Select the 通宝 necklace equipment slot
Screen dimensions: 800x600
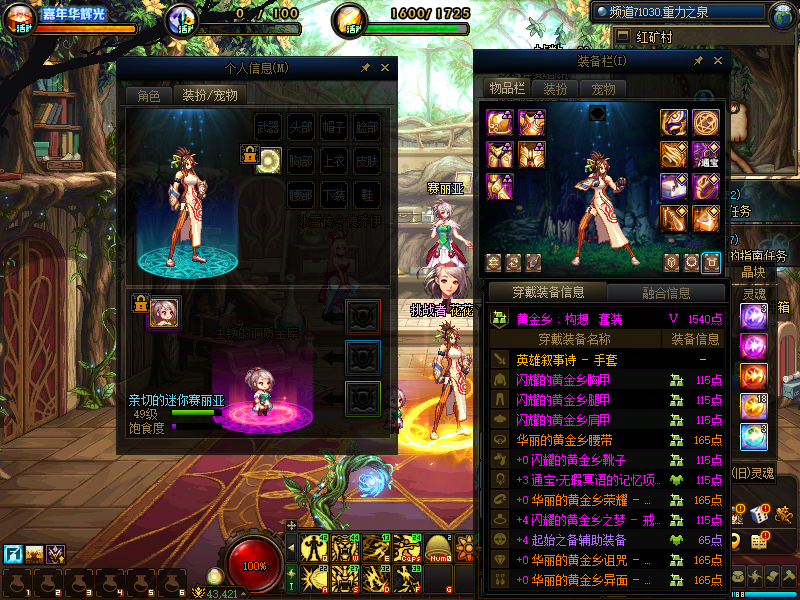706,154
